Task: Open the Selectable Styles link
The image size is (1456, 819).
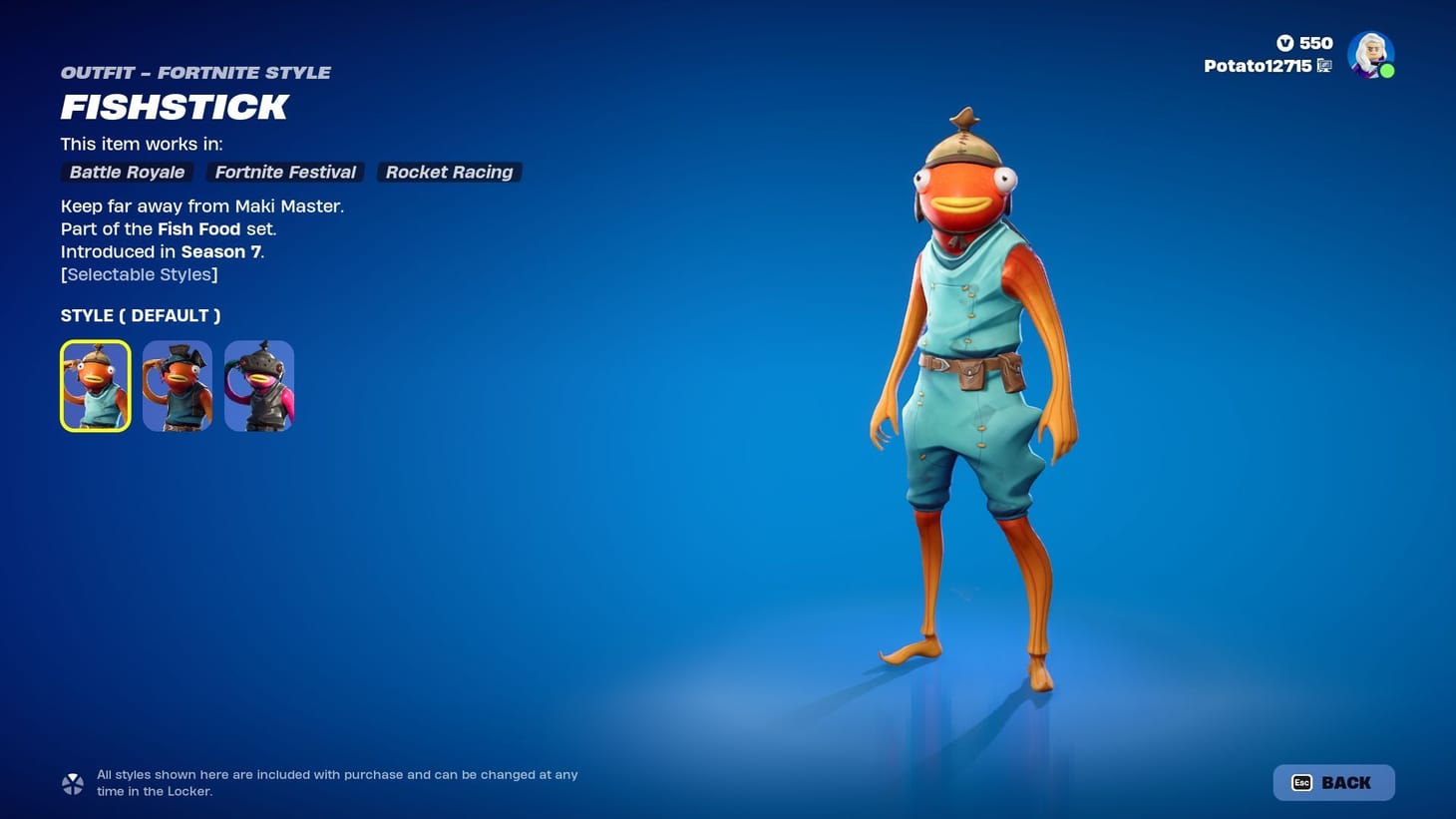Action: [x=140, y=274]
